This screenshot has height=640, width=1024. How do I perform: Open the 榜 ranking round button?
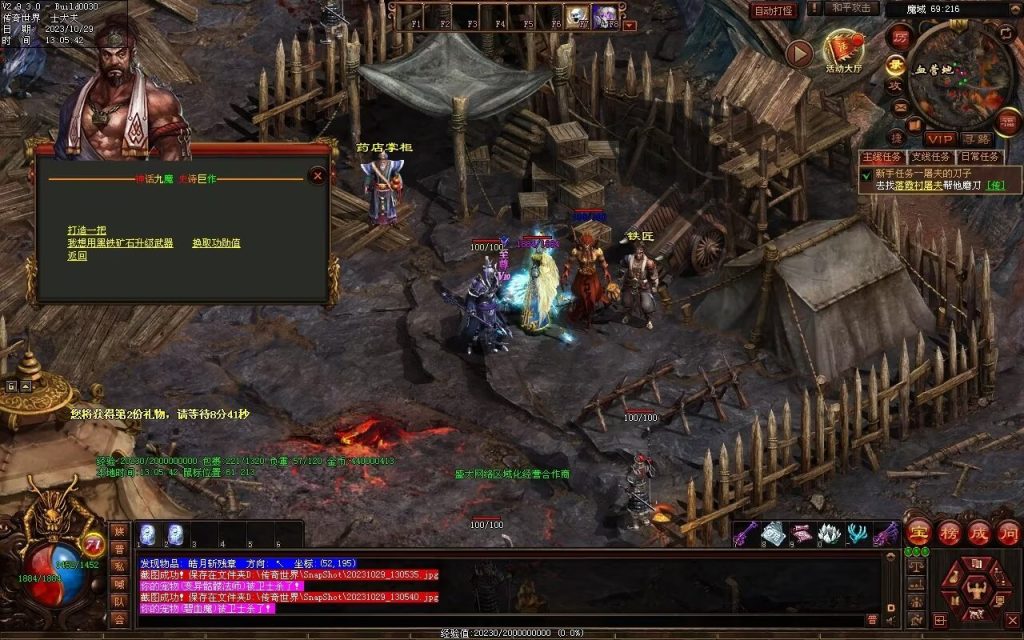click(949, 533)
